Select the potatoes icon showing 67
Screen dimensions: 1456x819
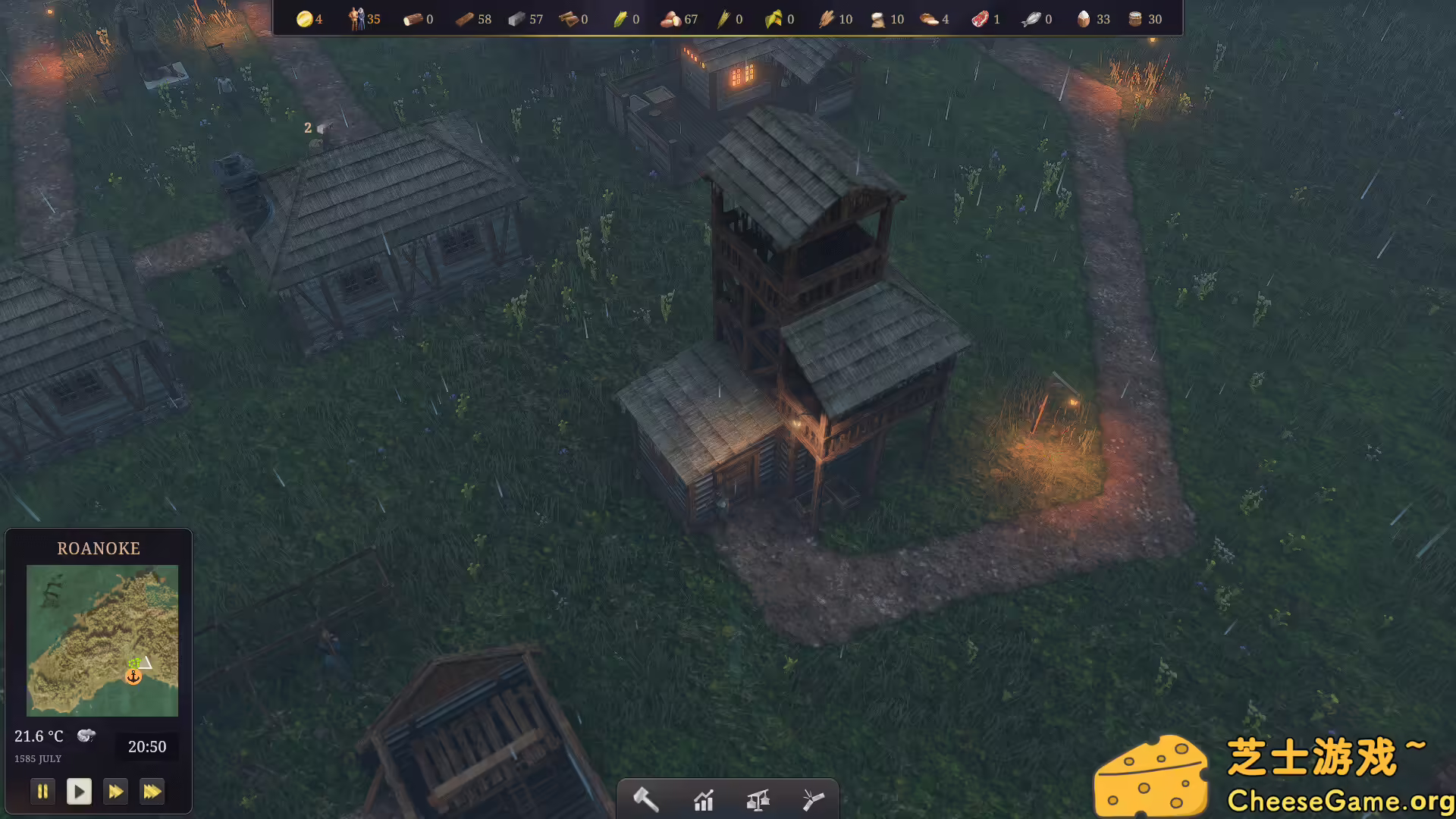click(671, 19)
